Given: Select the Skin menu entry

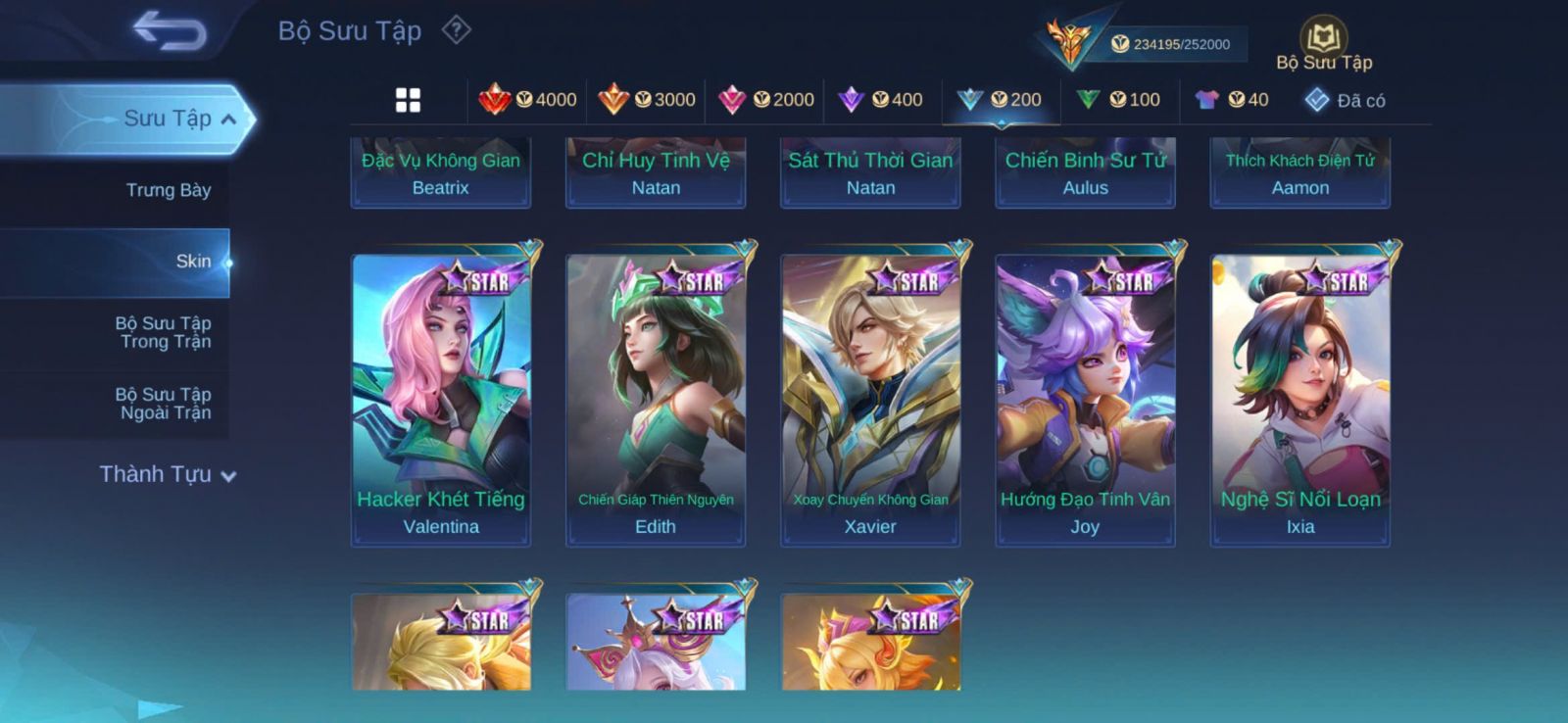Looking at the screenshot, I should (x=193, y=262).
